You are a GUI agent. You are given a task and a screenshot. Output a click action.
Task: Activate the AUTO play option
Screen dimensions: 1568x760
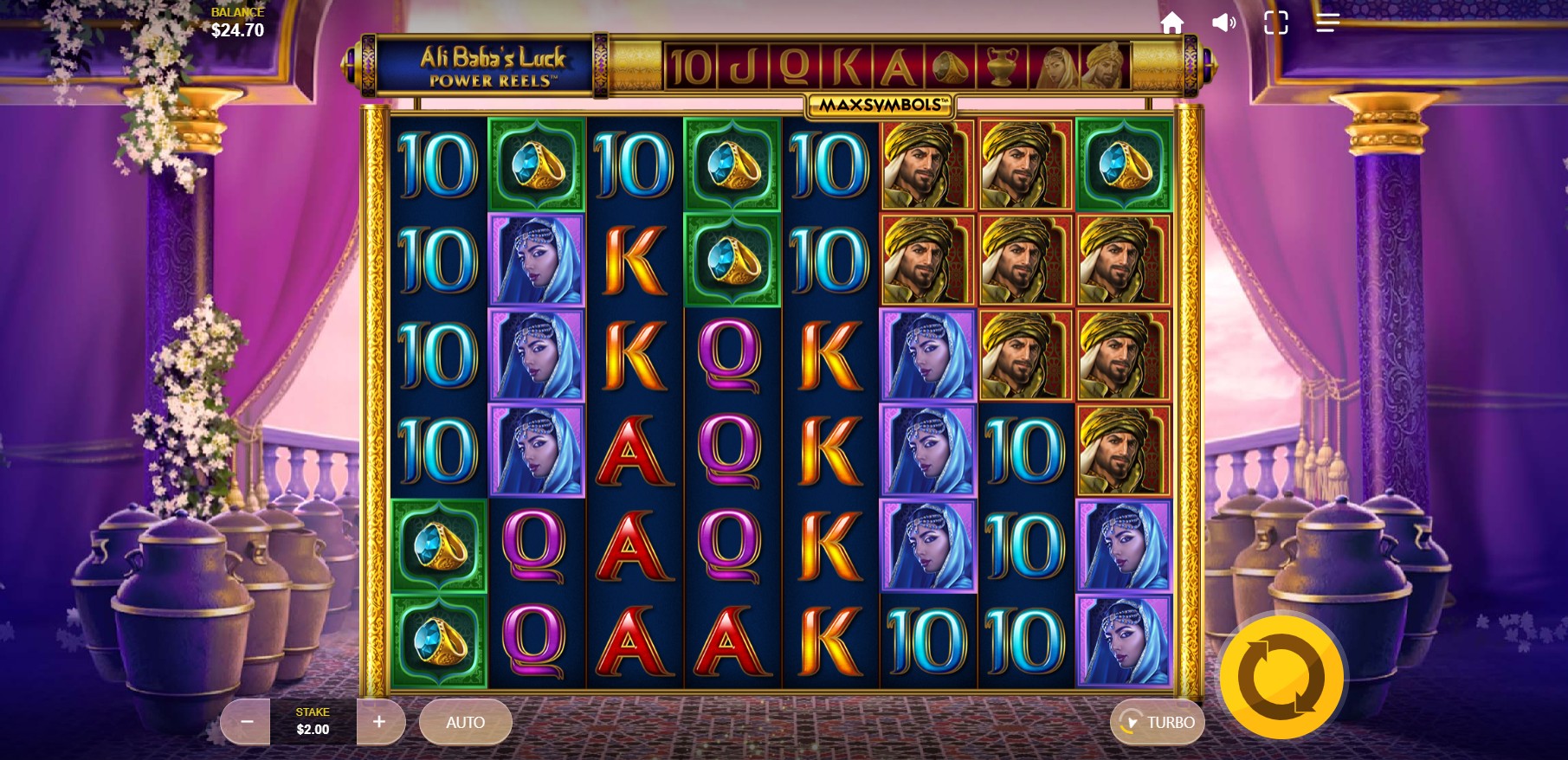tap(465, 721)
